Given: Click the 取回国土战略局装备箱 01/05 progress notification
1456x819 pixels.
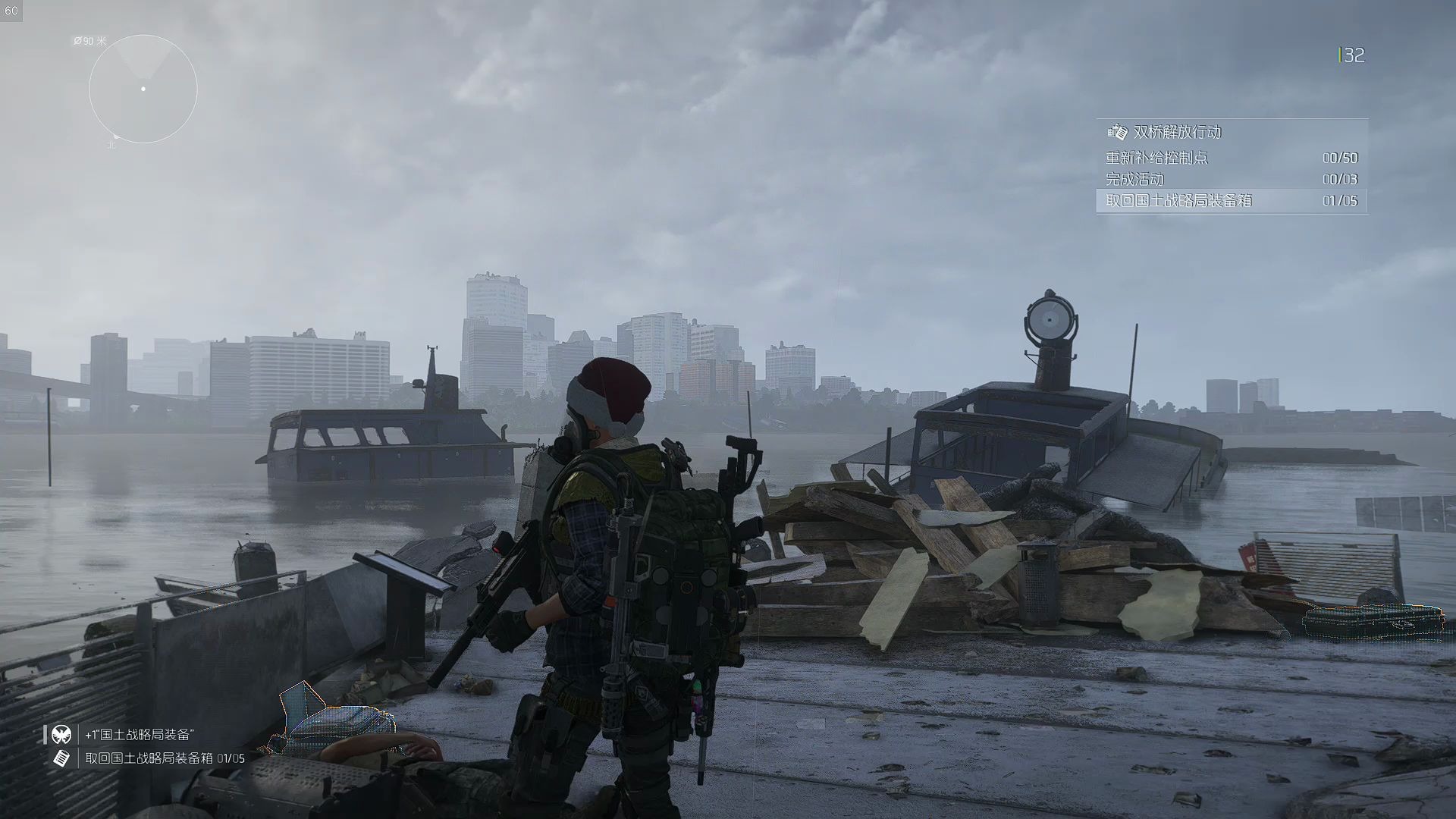Looking at the screenshot, I should click(x=165, y=758).
